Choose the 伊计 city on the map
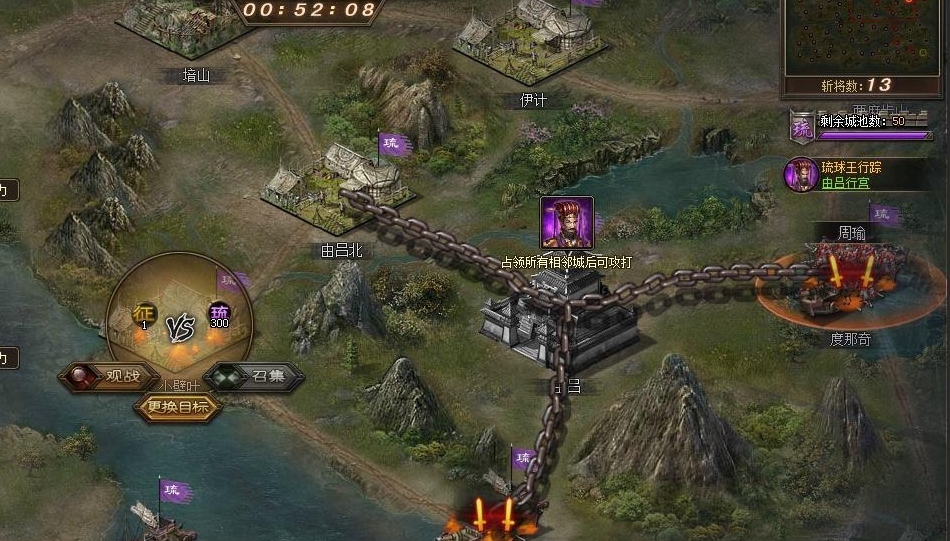This screenshot has width=950, height=541. 529,42
